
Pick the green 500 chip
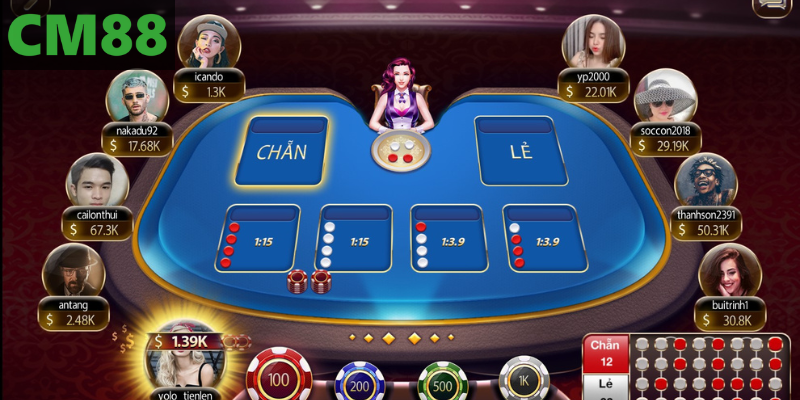pyautogui.click(x=442, y=380)
